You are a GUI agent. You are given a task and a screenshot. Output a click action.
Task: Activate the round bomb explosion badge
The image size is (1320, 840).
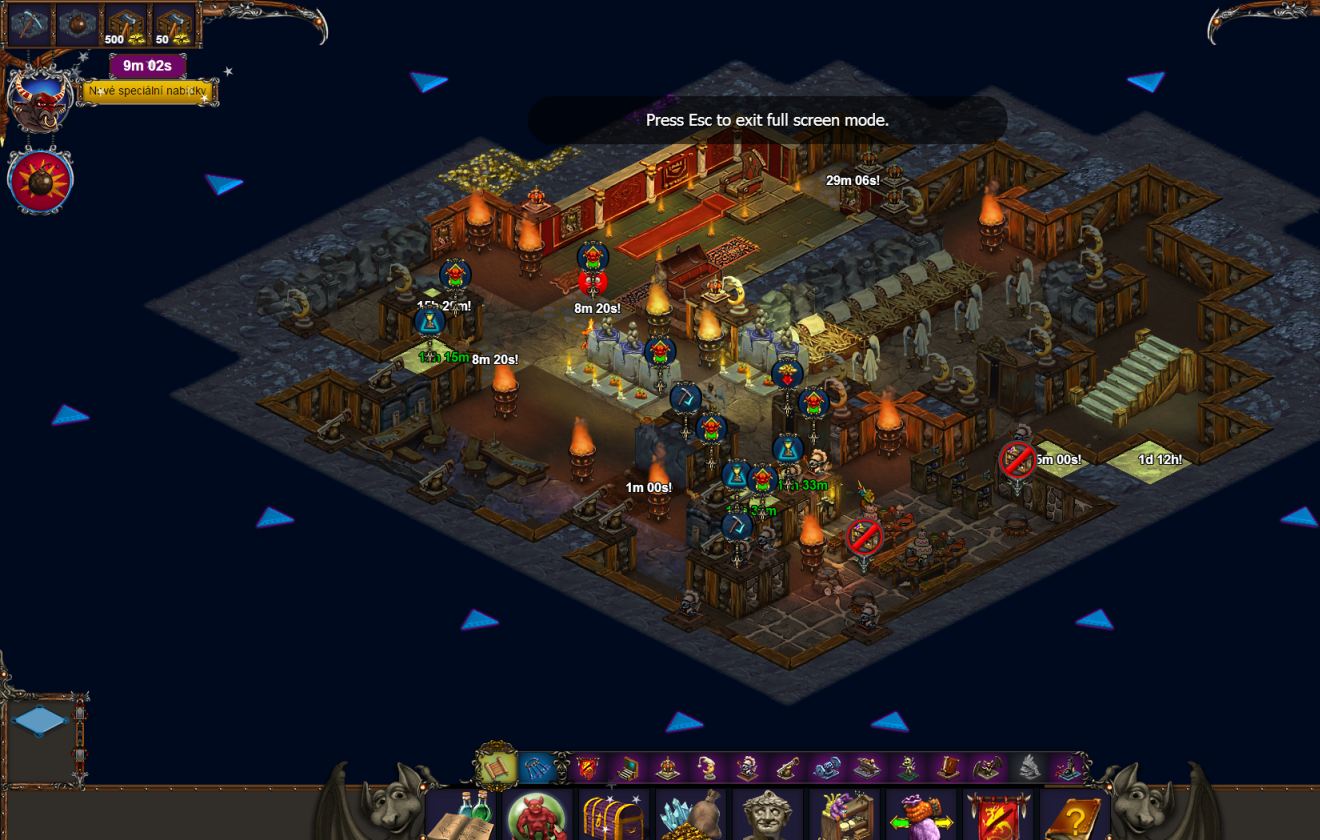tap(40, 182)
